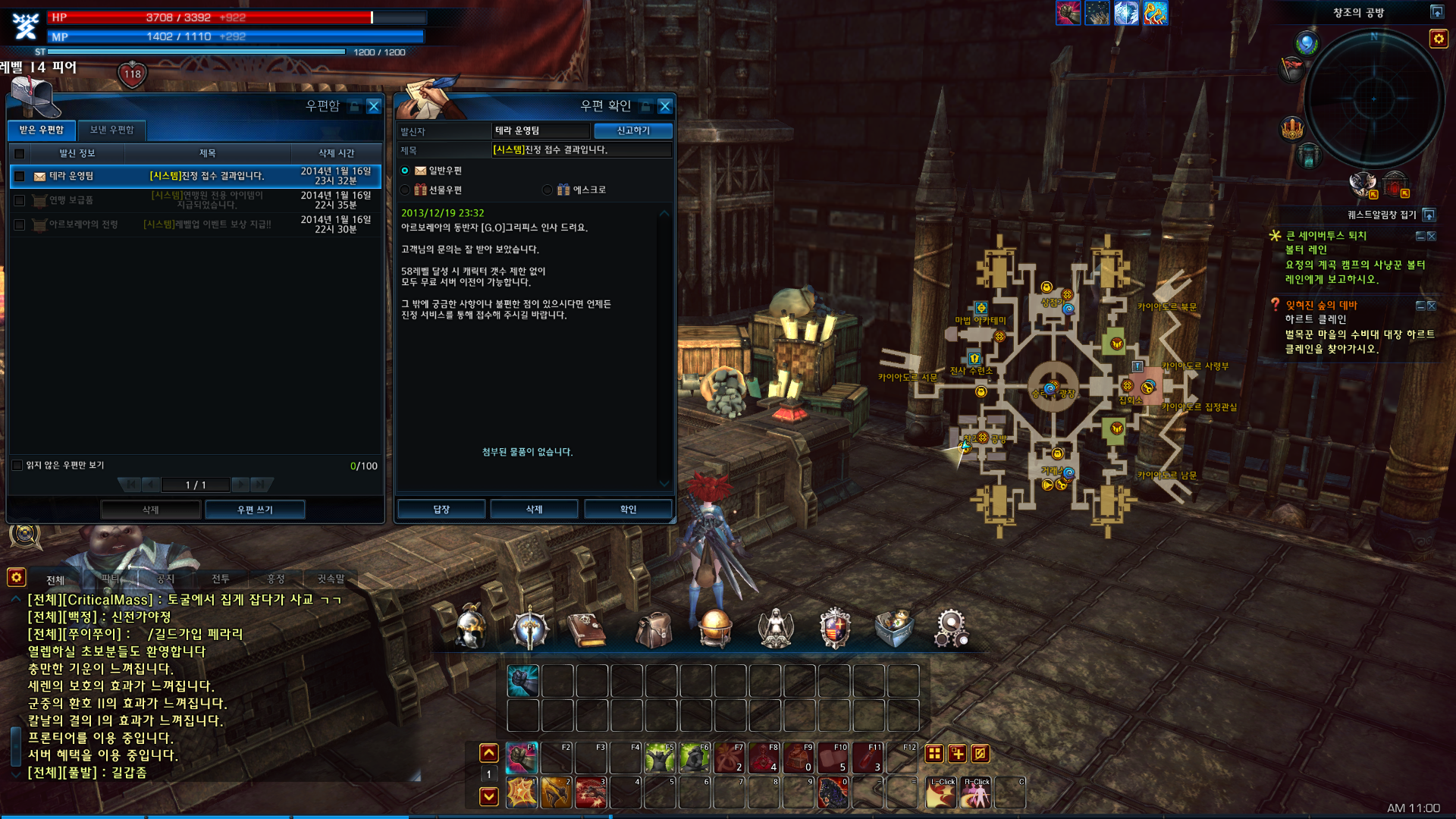Click the 답장 reply button
The width and height of the screenshot is (1456, 819).
pos(441,510)
